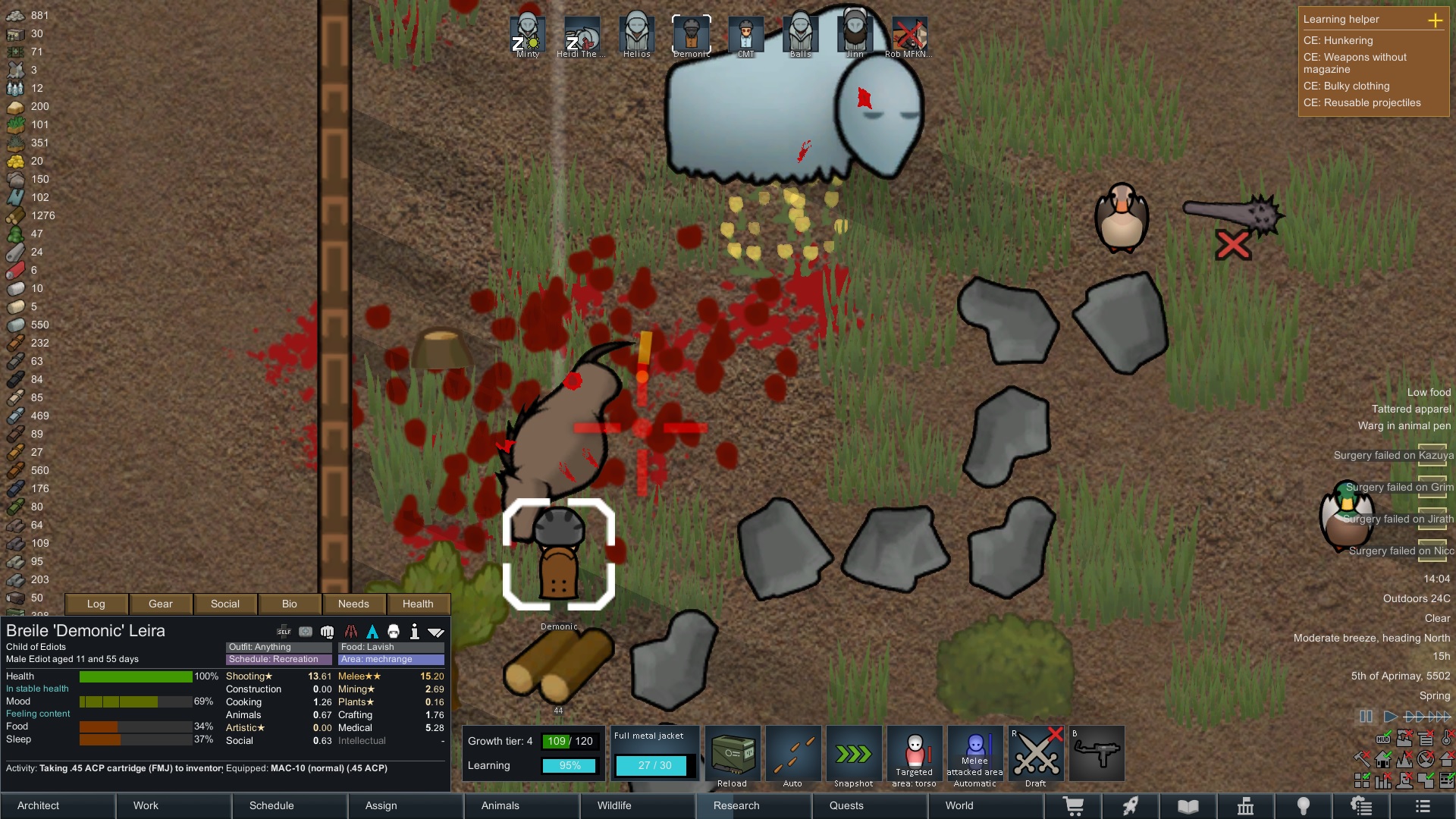Open the Food: Lavish restriction dropdown
This screenshot has height=819, width=1456.
coord(391,647)
